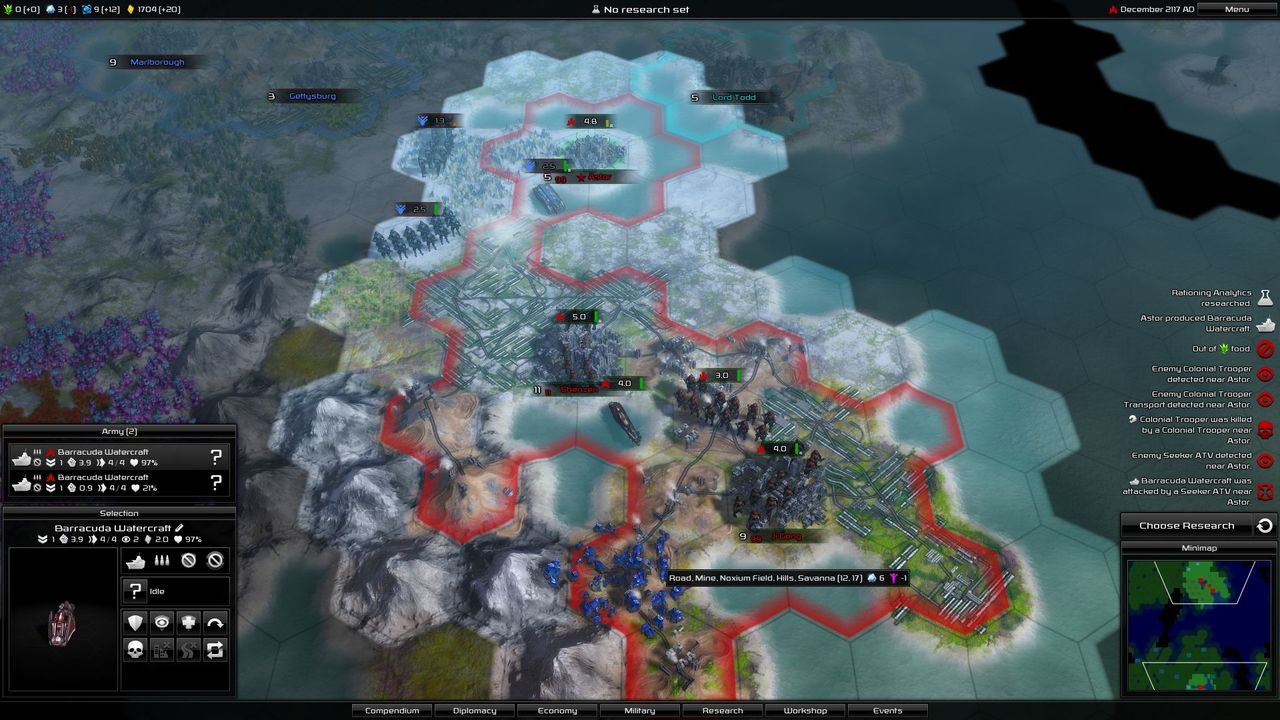Image resolution: width=1280 pixels, height=720 pixels.
Task: Collapse the Selection panel header
Action: 120,513
